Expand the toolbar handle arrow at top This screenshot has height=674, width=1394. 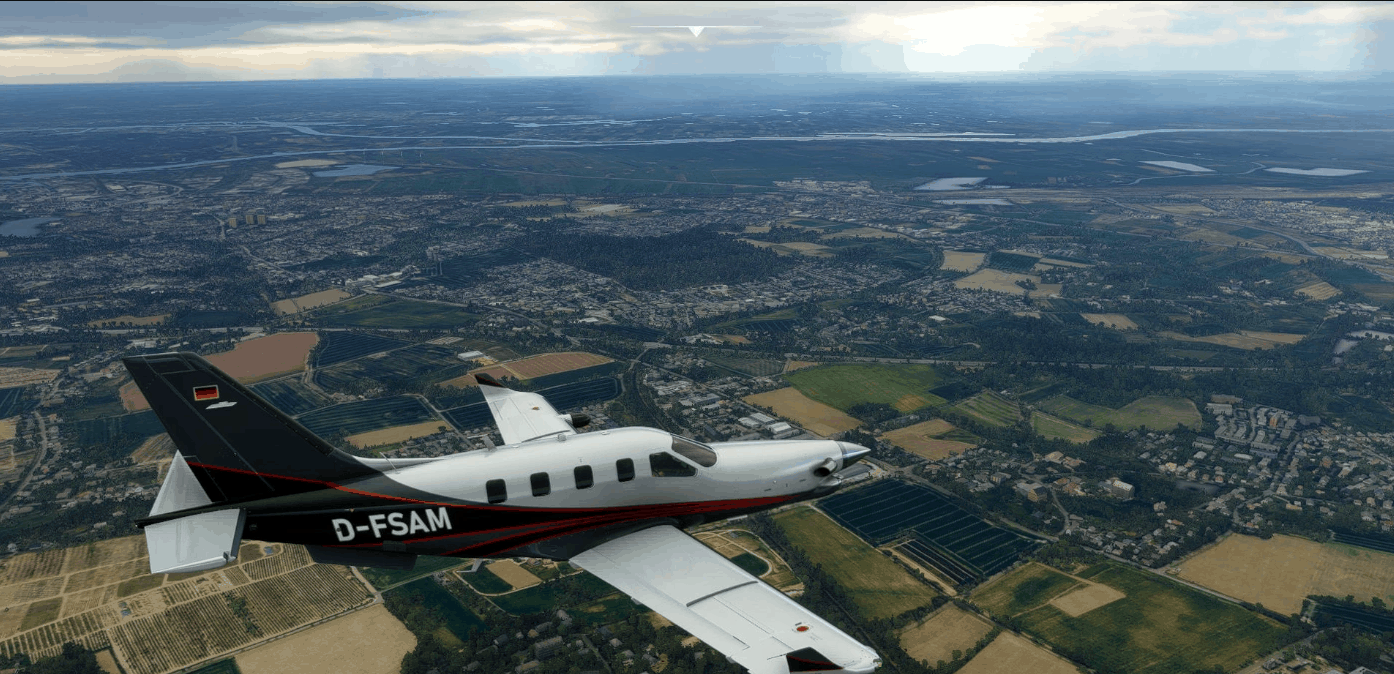pos(696,31)
